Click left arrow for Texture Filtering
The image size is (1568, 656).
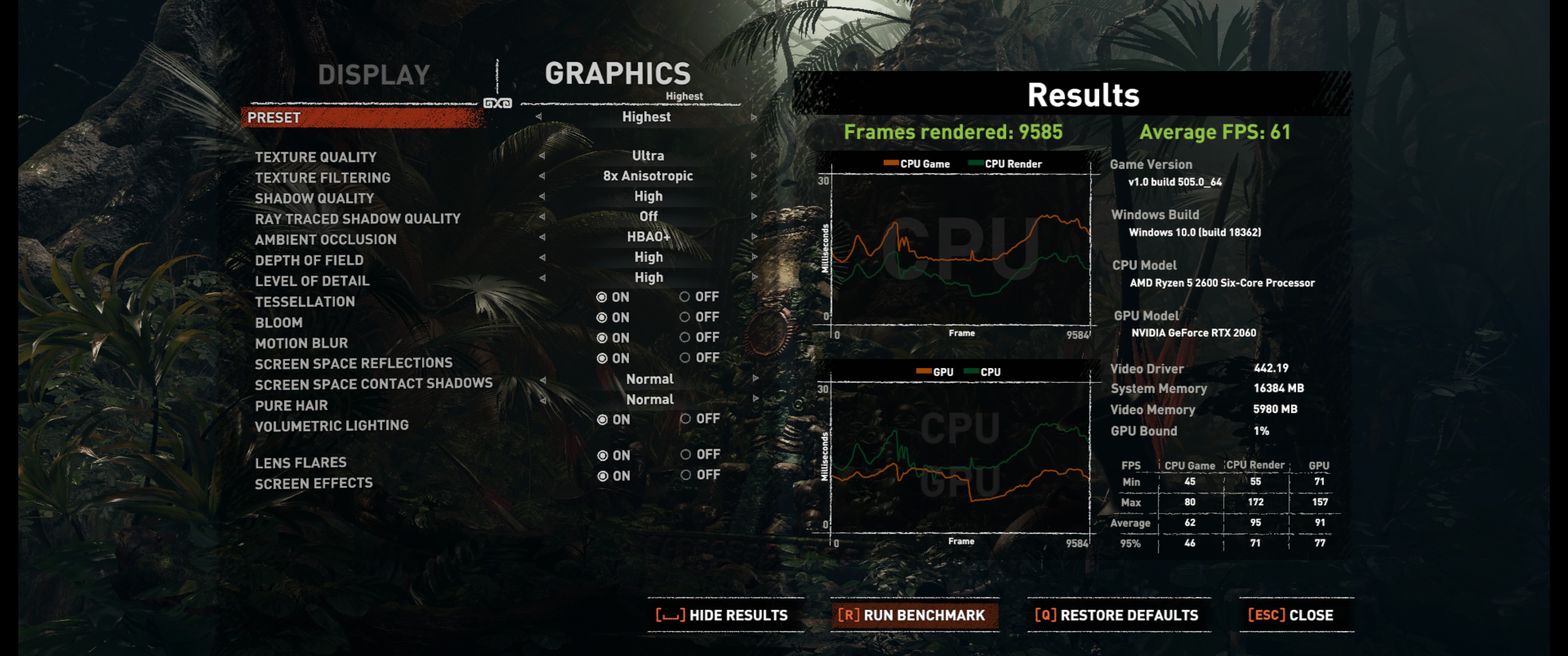[542, 176]
